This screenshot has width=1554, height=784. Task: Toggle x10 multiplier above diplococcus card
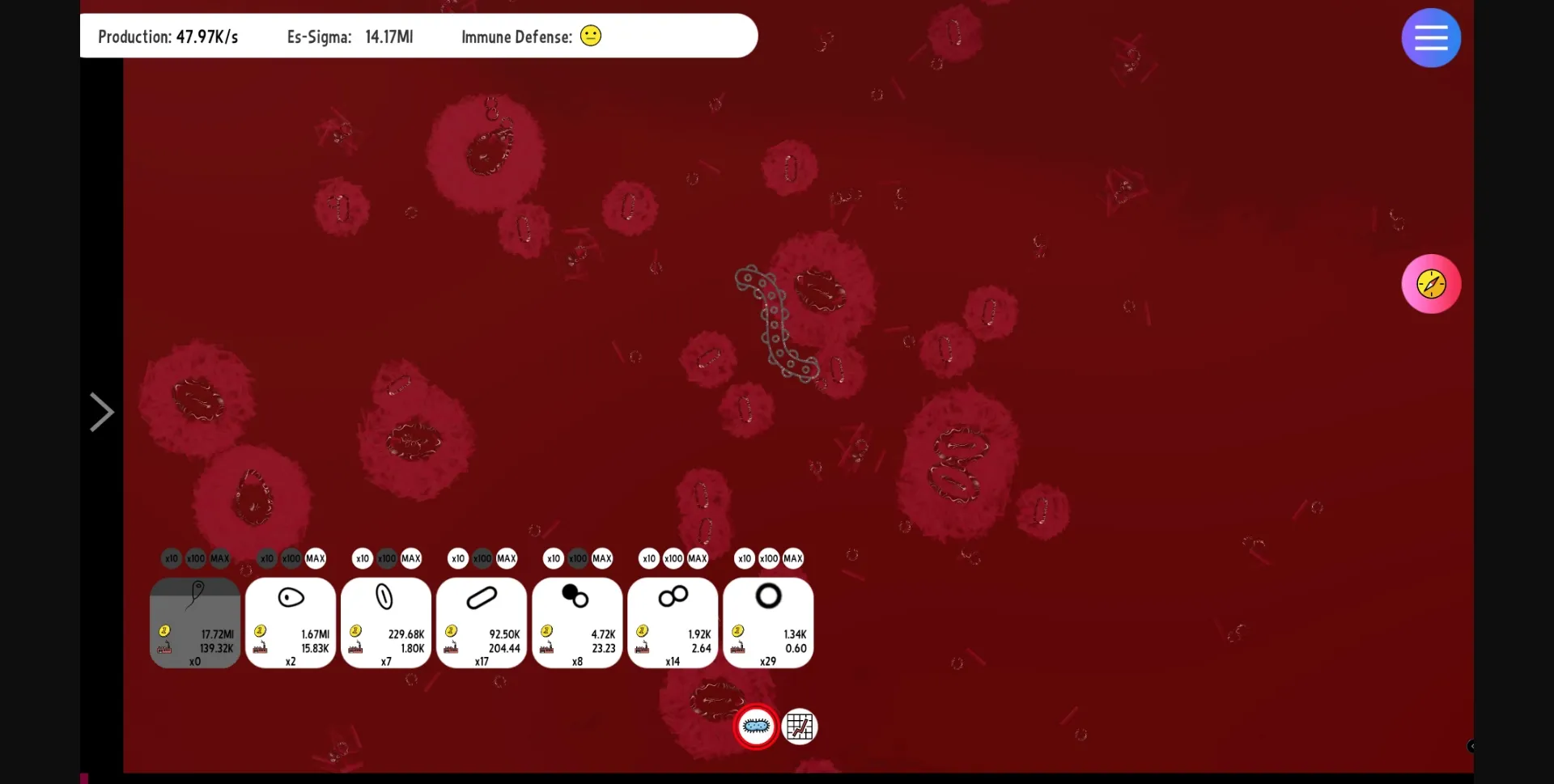[x=553, y=557]
